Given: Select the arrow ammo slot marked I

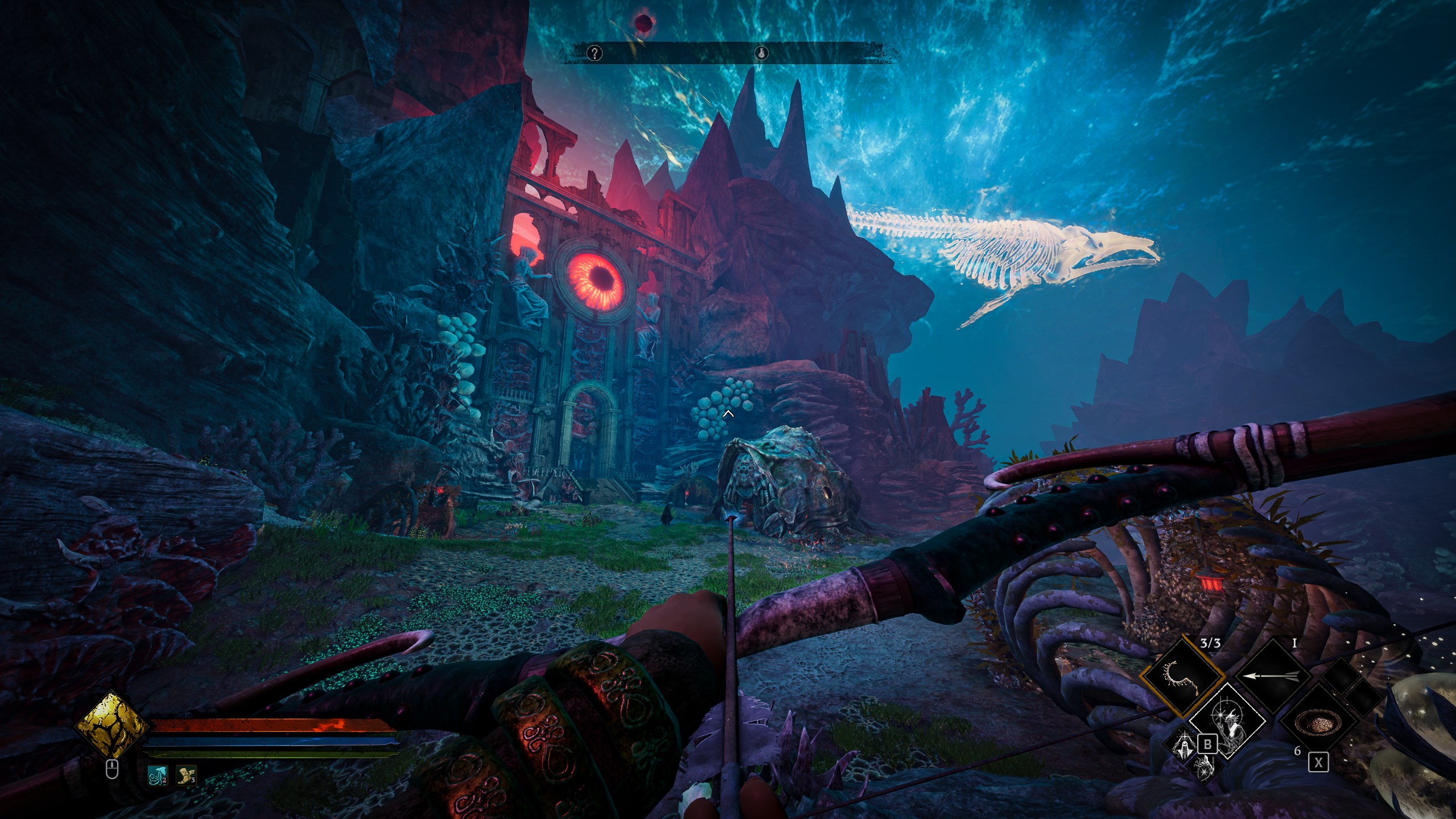Looking at the screenshot, I should coord(1274,676).
